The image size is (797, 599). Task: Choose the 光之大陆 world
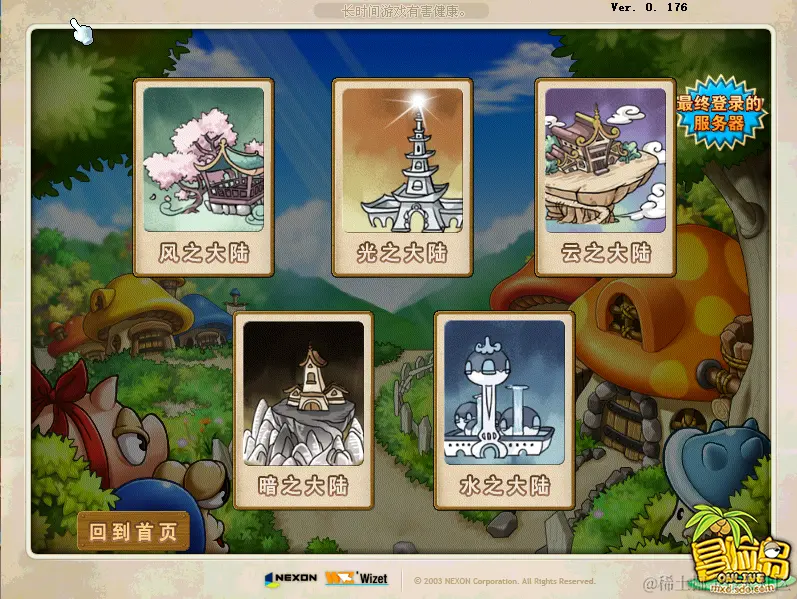click(402, 177)
